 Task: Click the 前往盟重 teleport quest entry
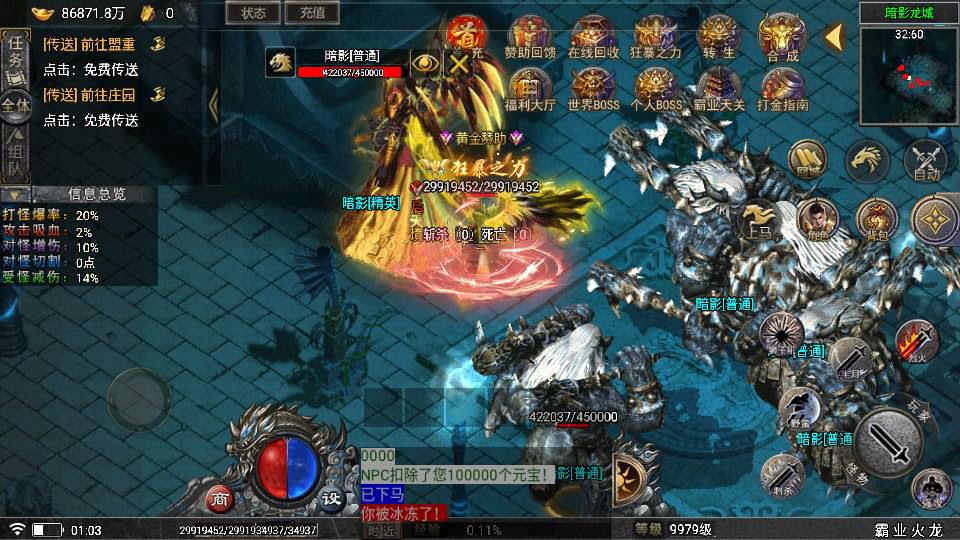[x=103, y=44]
